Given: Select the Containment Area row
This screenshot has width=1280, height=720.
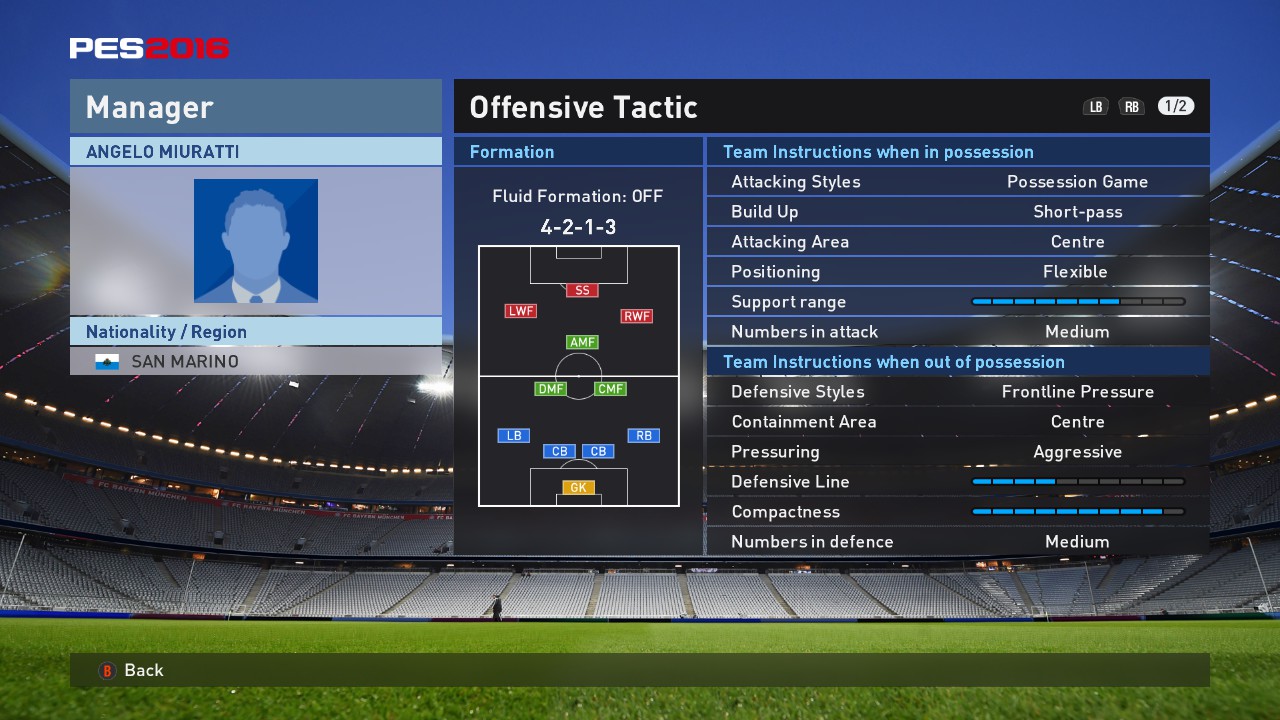Looking at the screenshot, I should 957,422.
